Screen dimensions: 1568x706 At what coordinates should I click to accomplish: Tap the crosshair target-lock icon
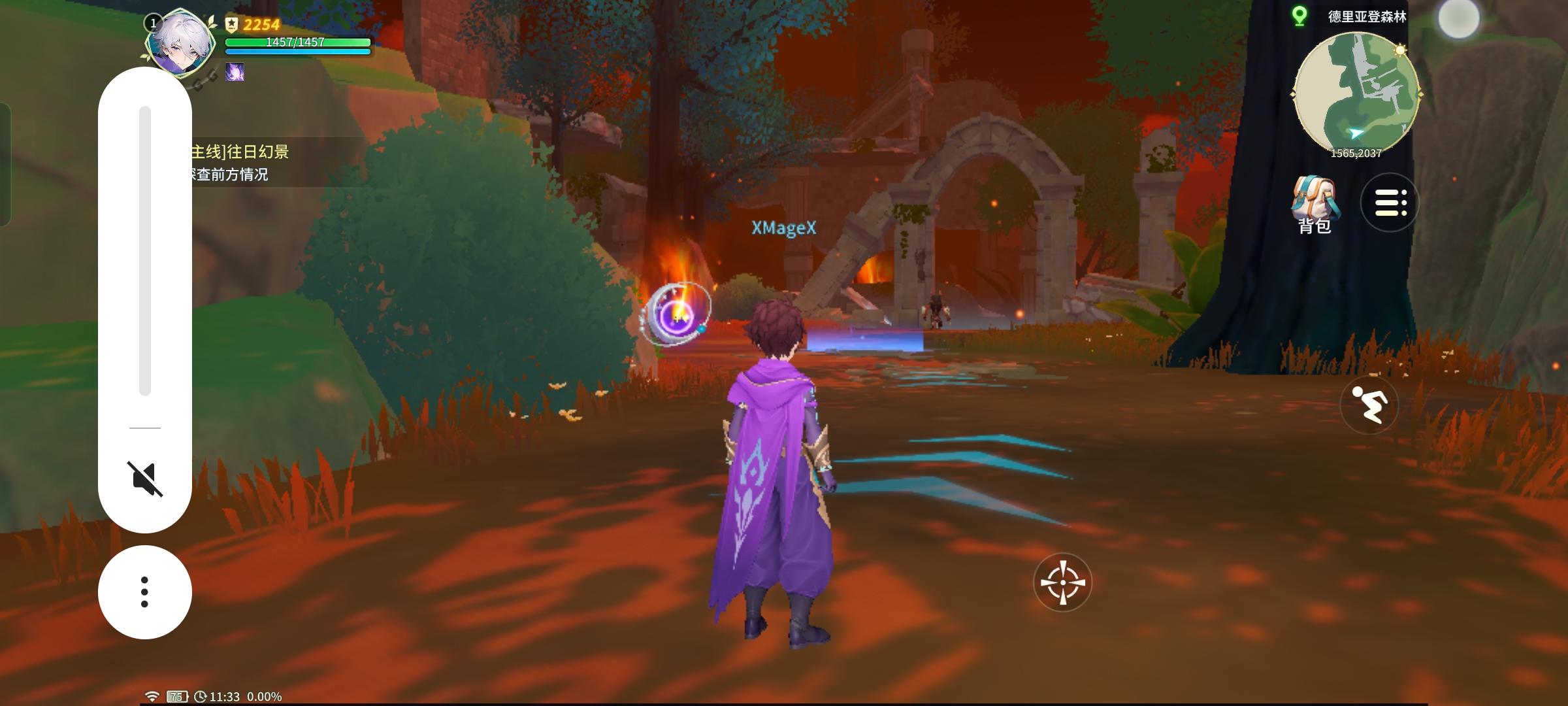point(1064,584)
